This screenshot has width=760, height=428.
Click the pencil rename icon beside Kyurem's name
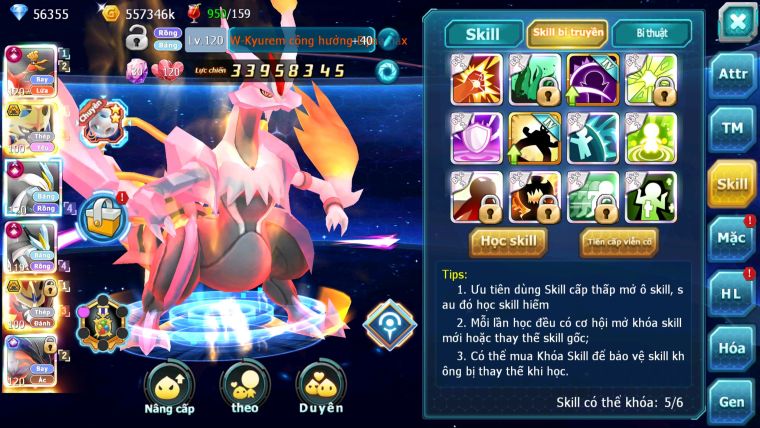tap(387, 41)
